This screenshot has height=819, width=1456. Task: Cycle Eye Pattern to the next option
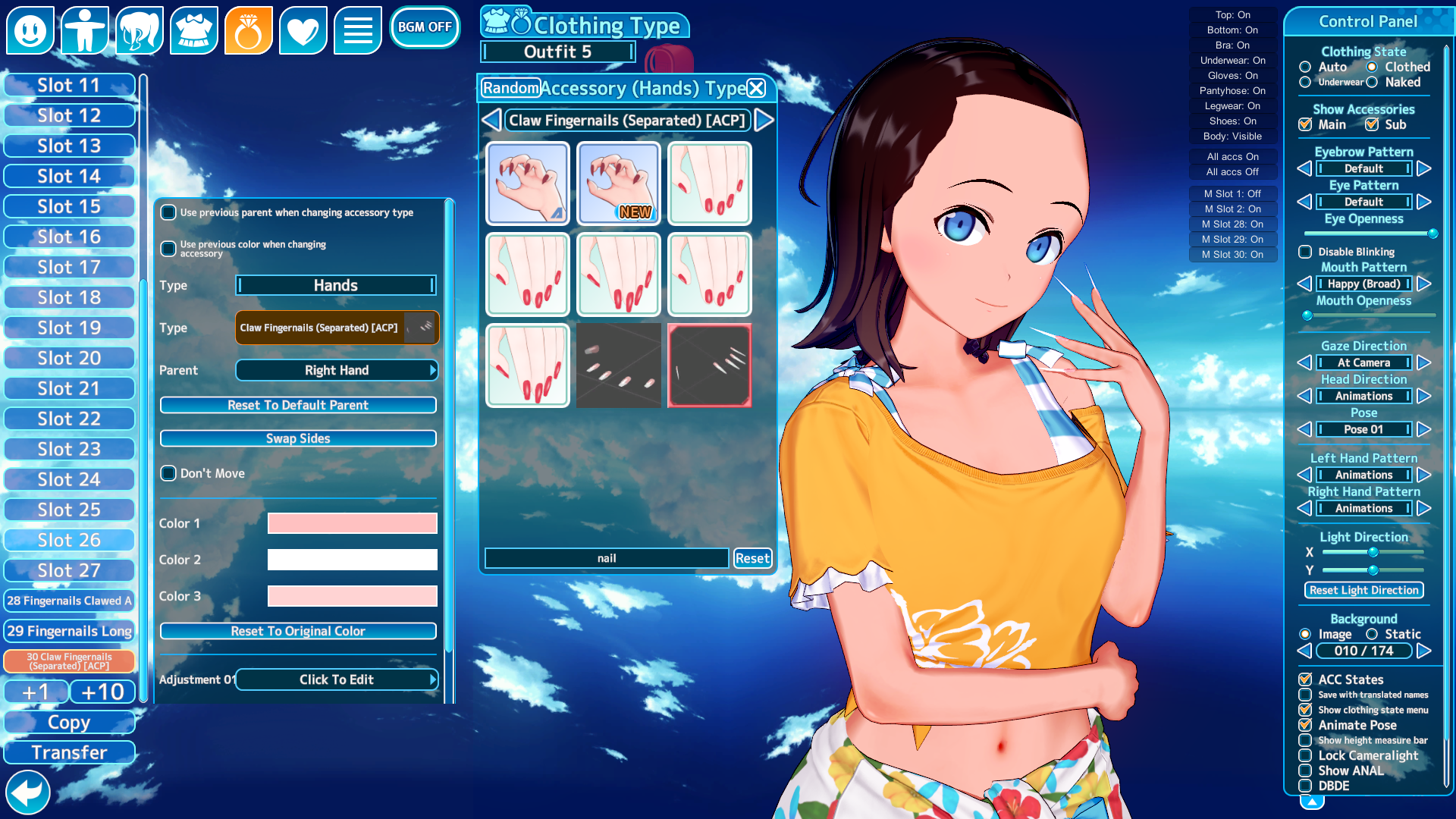click(x=1424, y=202)
